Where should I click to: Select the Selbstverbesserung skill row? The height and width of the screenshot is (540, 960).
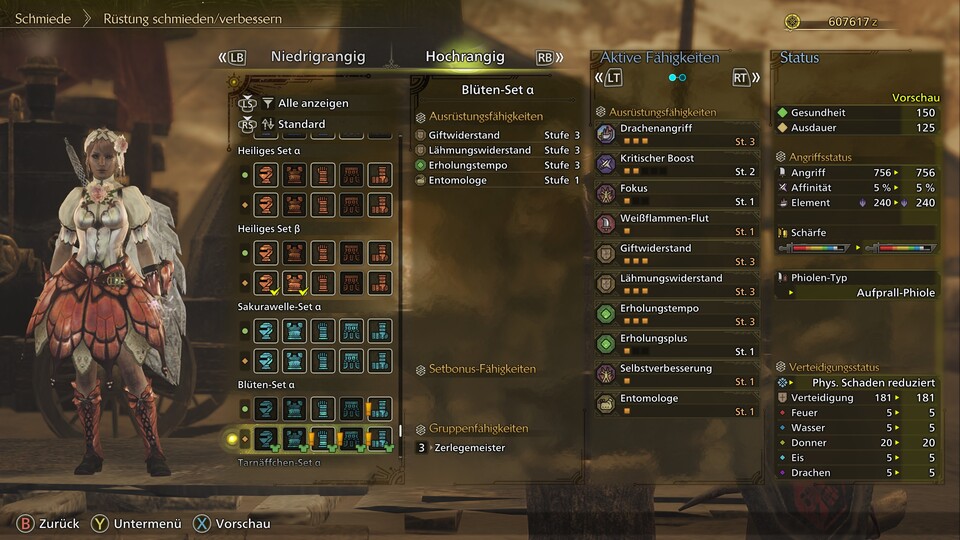pyautogui.click(x=677, y=373)
